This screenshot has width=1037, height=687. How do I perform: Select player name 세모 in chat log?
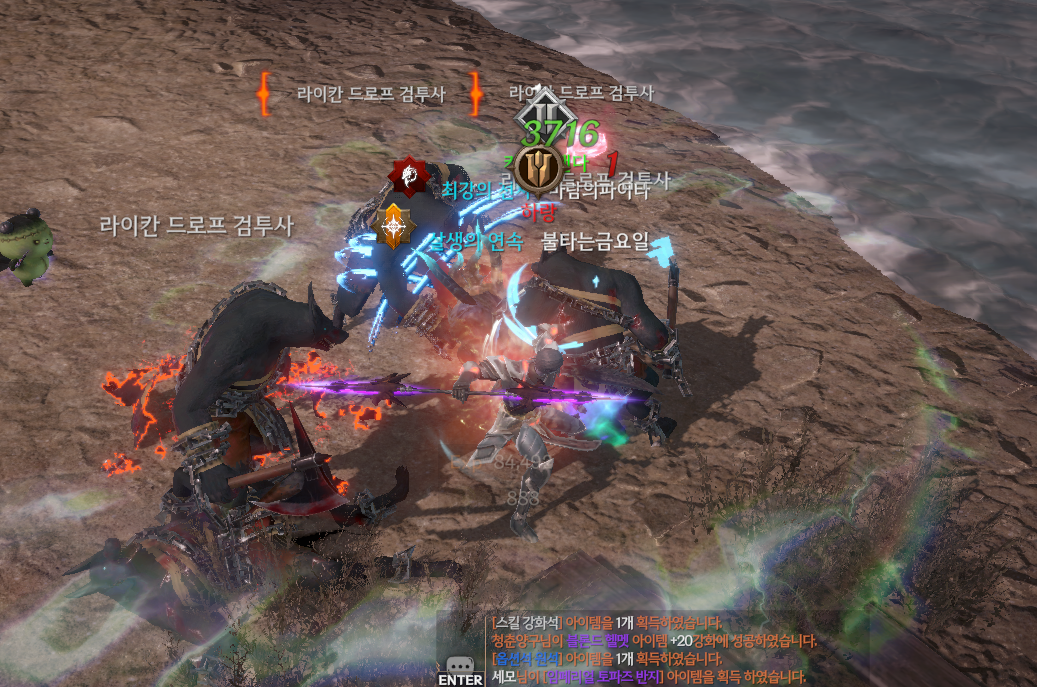(503, 677)
